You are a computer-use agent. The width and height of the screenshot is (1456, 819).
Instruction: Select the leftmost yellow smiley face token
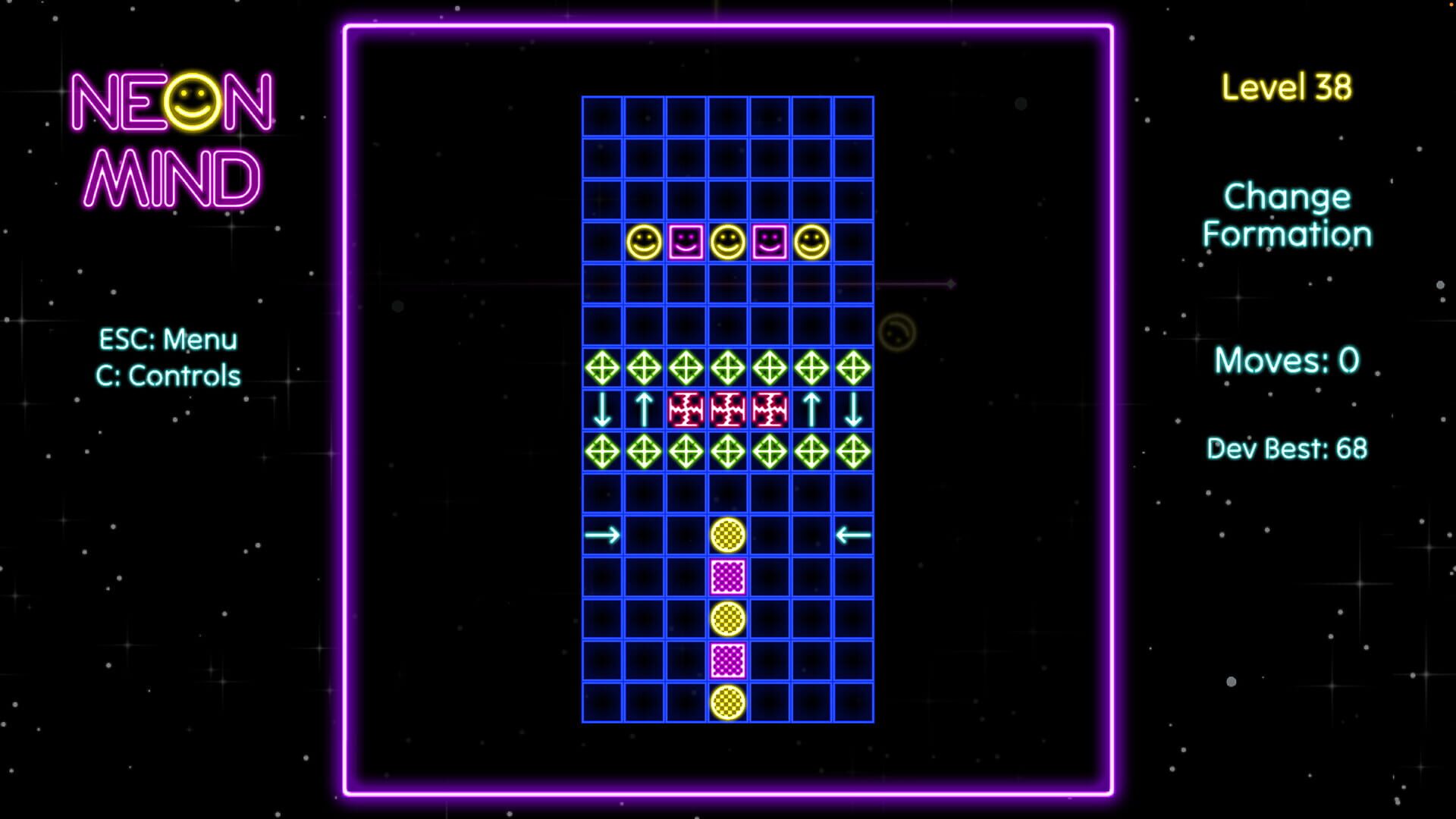(x=645, y=241)
